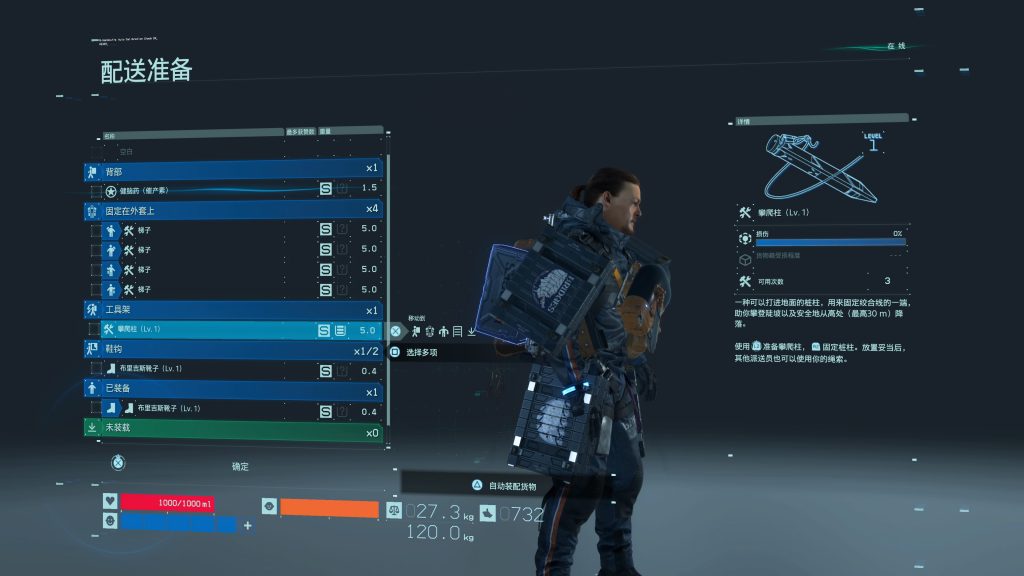Click the unload arrow icon in 移动到

point(471,331)
